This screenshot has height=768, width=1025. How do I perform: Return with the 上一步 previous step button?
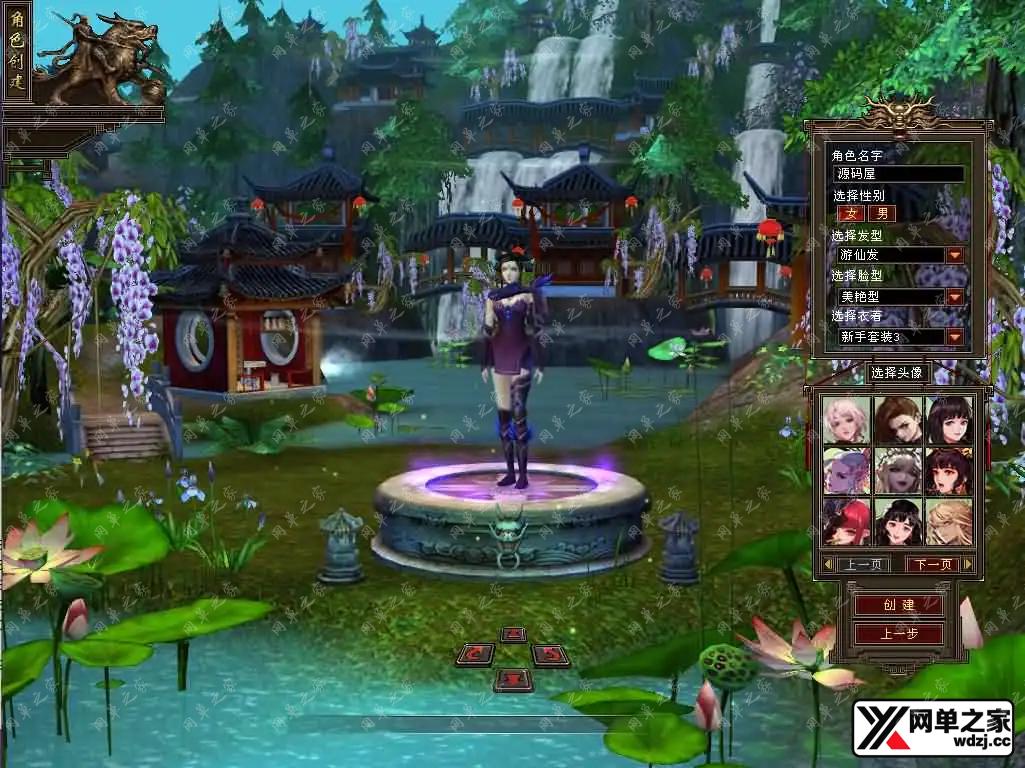point(898,634)
